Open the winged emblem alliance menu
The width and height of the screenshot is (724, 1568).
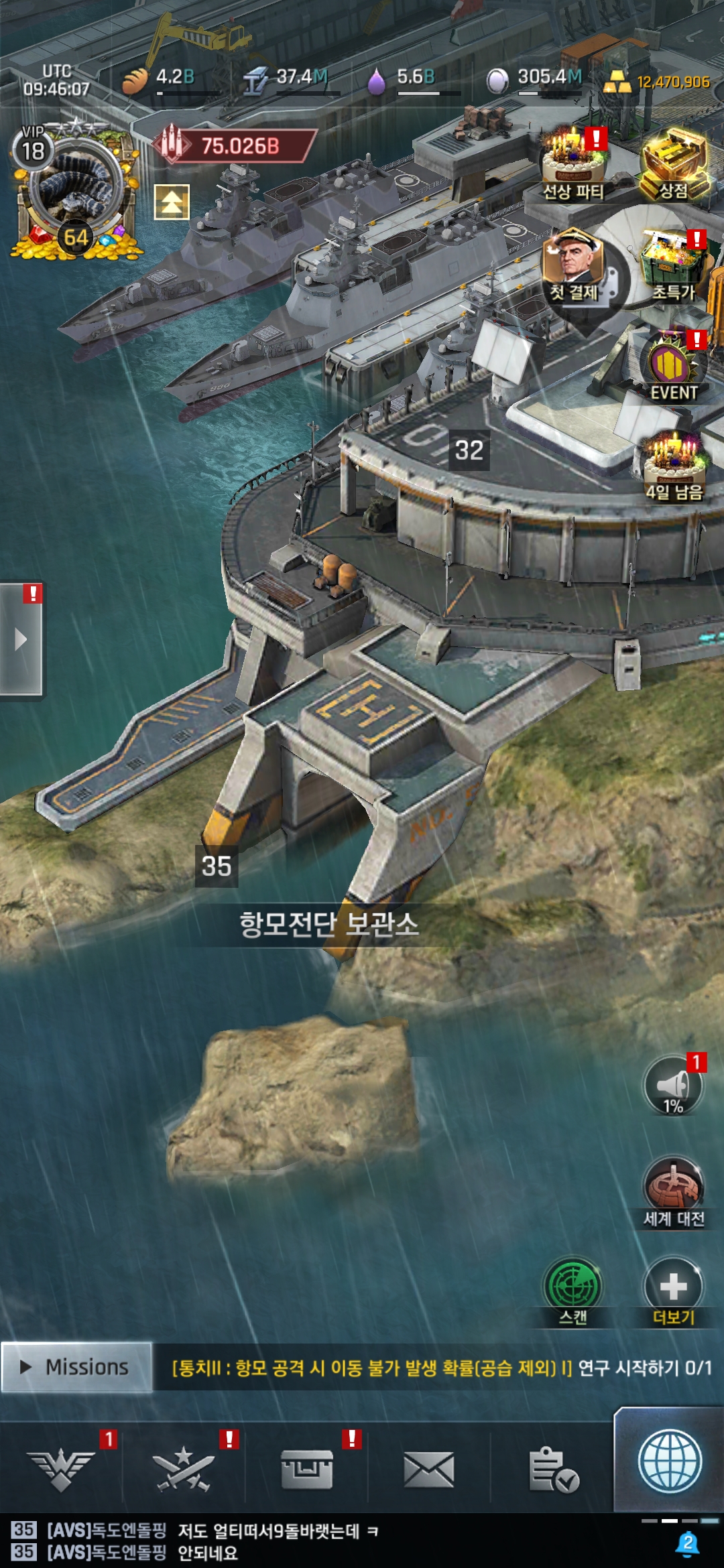pos(61,1469)
